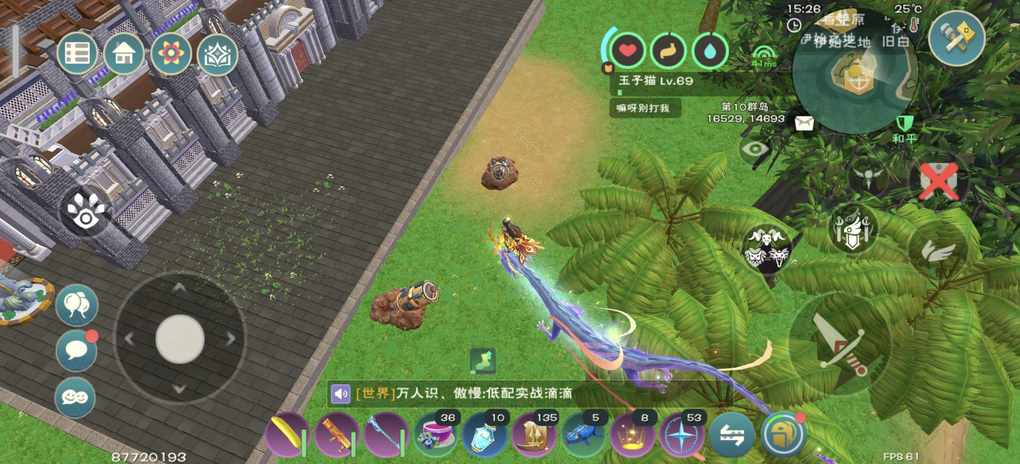Open the balloon speech bubbles button

pos(76,305)
